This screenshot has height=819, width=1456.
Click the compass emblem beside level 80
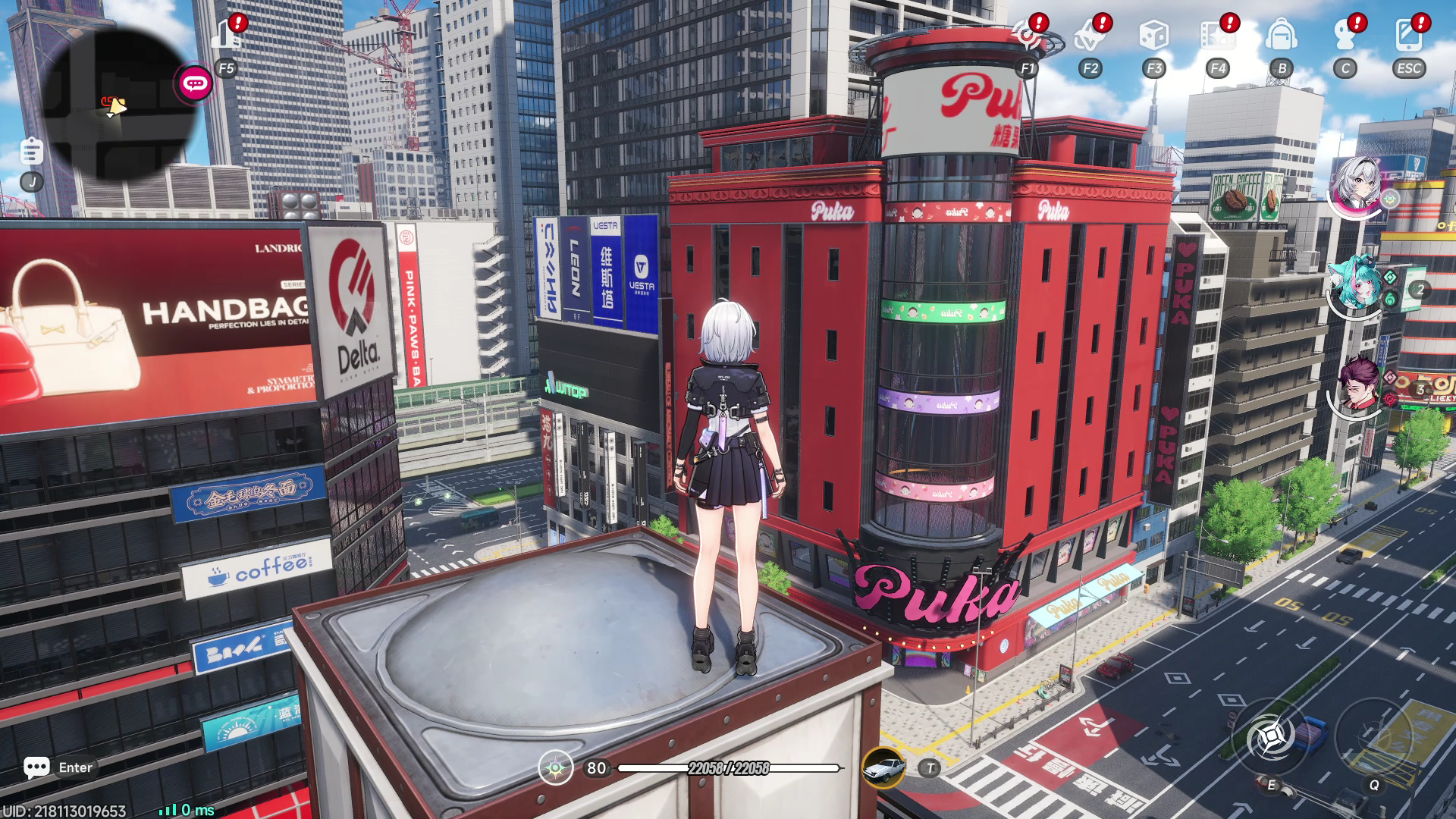[x=555, y=768]
